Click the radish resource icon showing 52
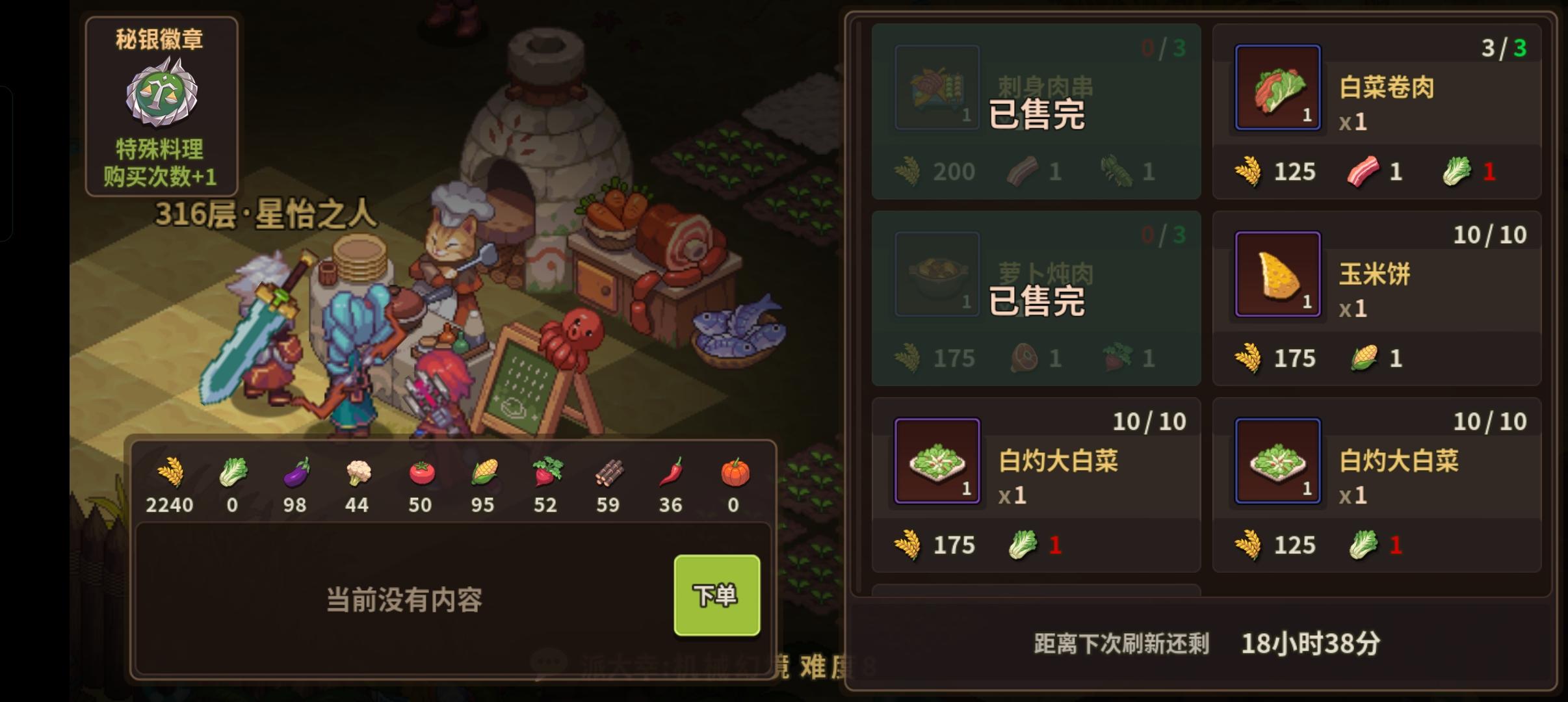 coord(545,474)
